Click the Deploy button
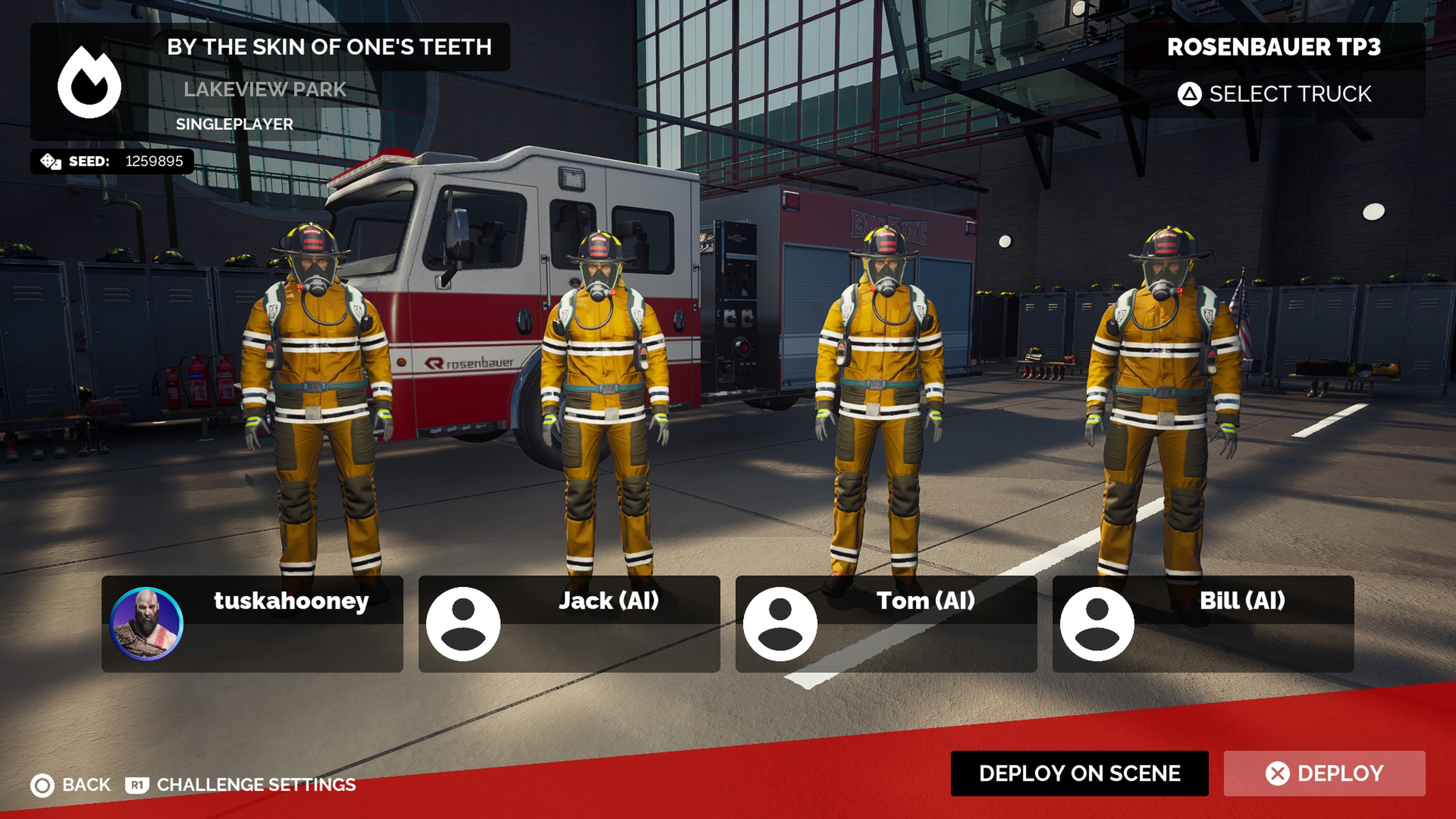The image size is (1456, 819). pos(1324,773)
